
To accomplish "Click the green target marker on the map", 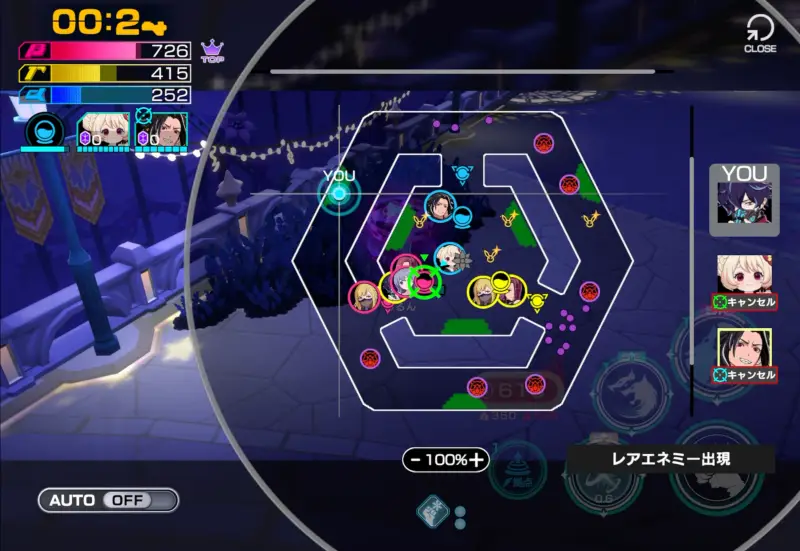I will [425, 282].
